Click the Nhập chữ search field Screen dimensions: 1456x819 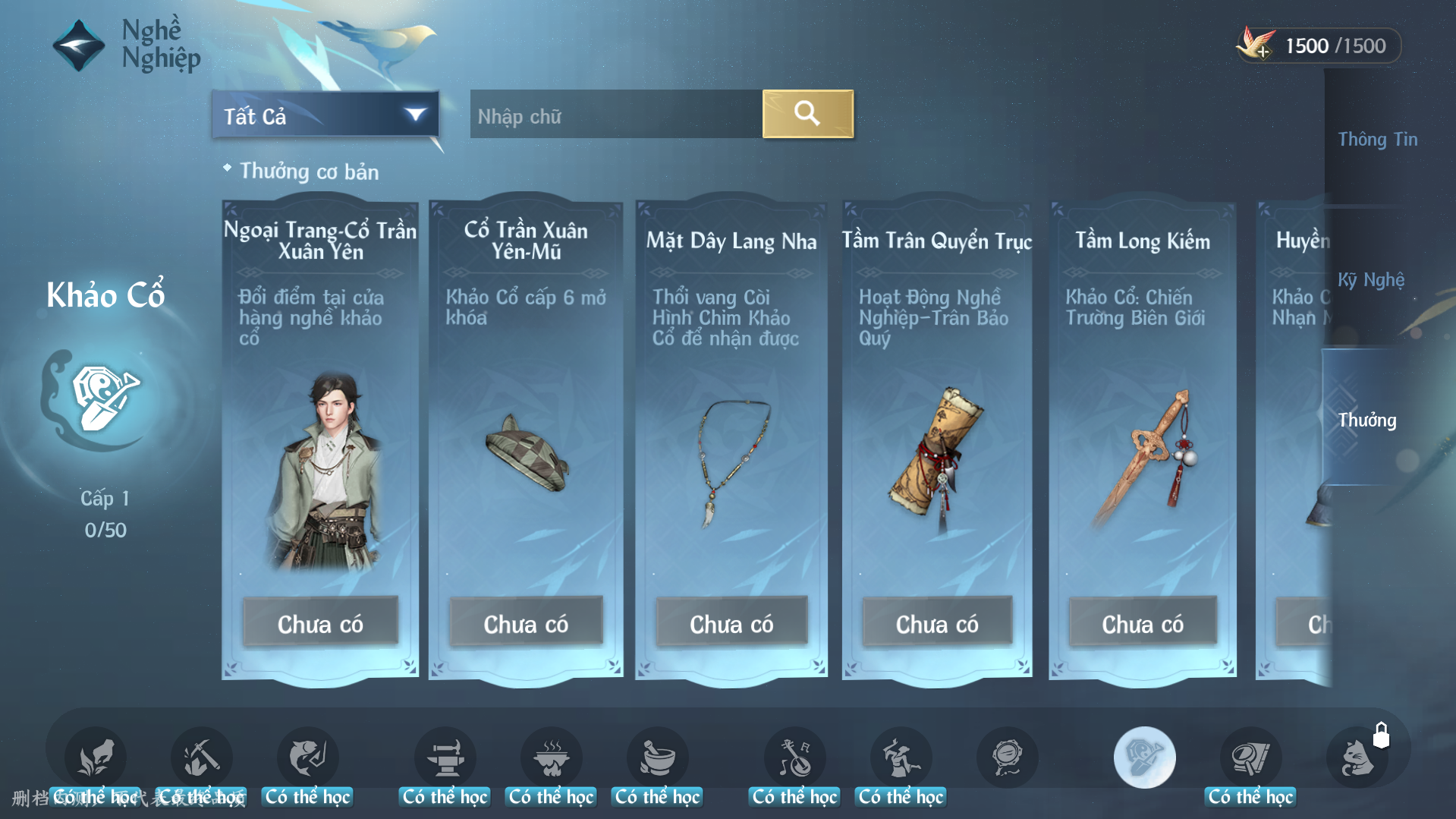pos(615,115)
